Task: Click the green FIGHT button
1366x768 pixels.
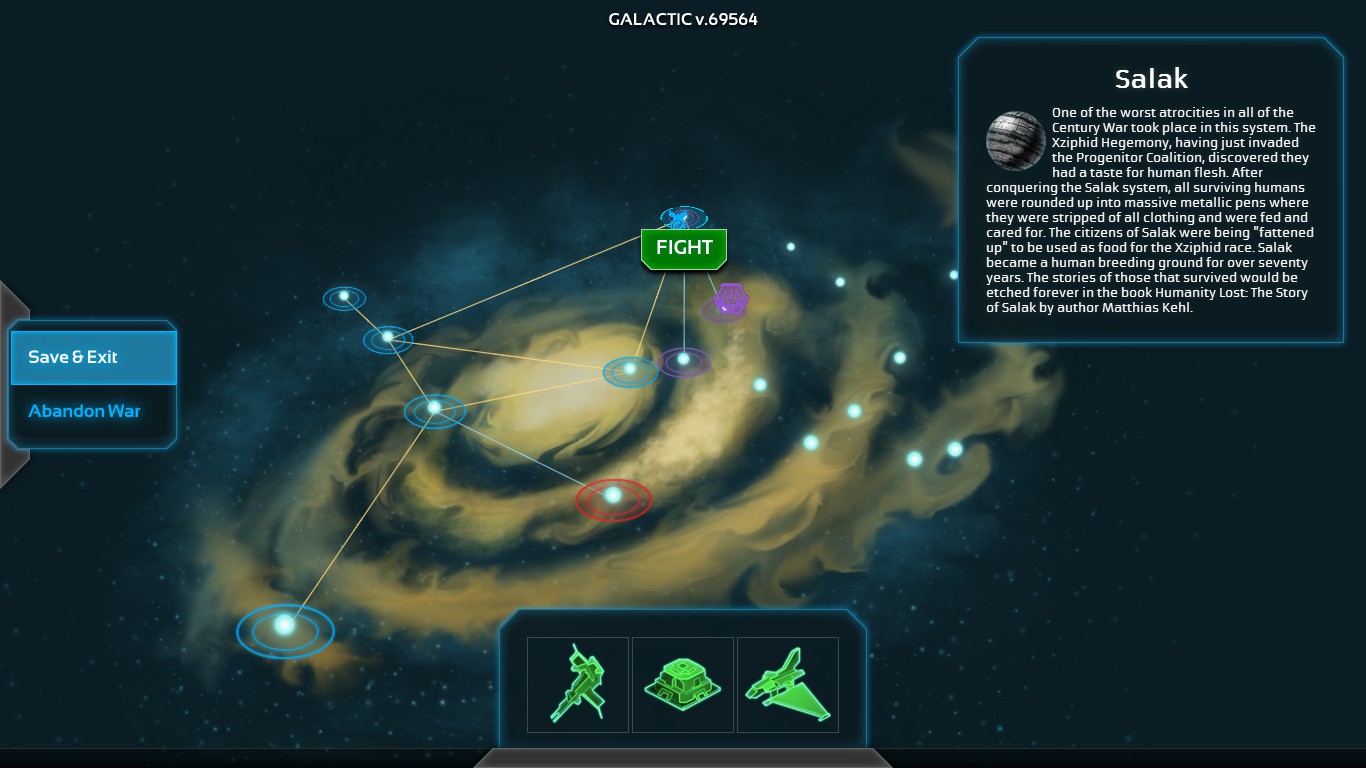Action: click(684, 248)
